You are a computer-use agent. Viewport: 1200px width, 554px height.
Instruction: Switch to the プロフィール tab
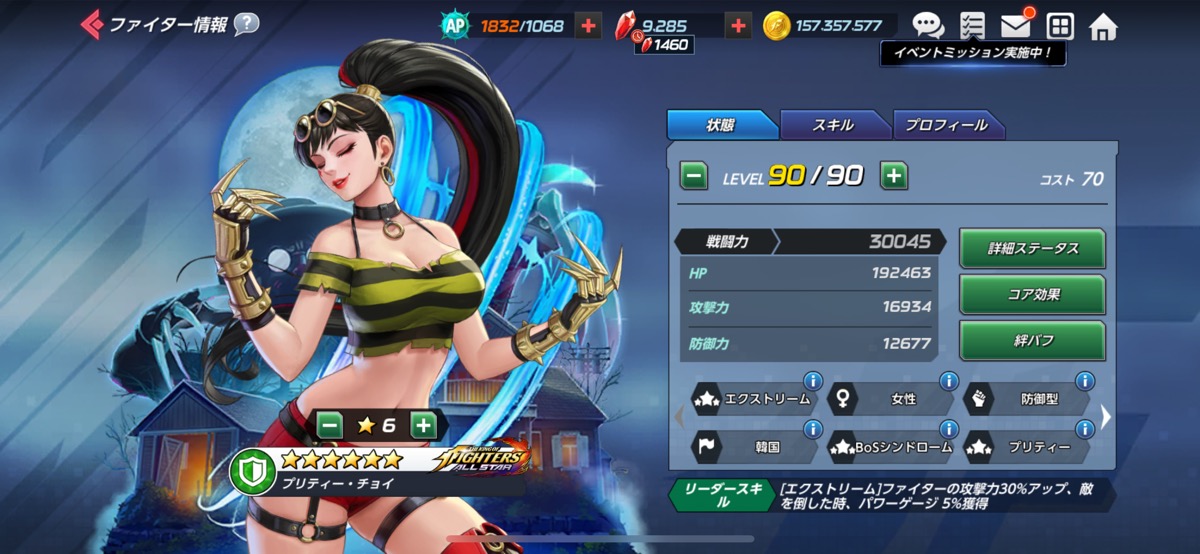[x=946, y=125]
